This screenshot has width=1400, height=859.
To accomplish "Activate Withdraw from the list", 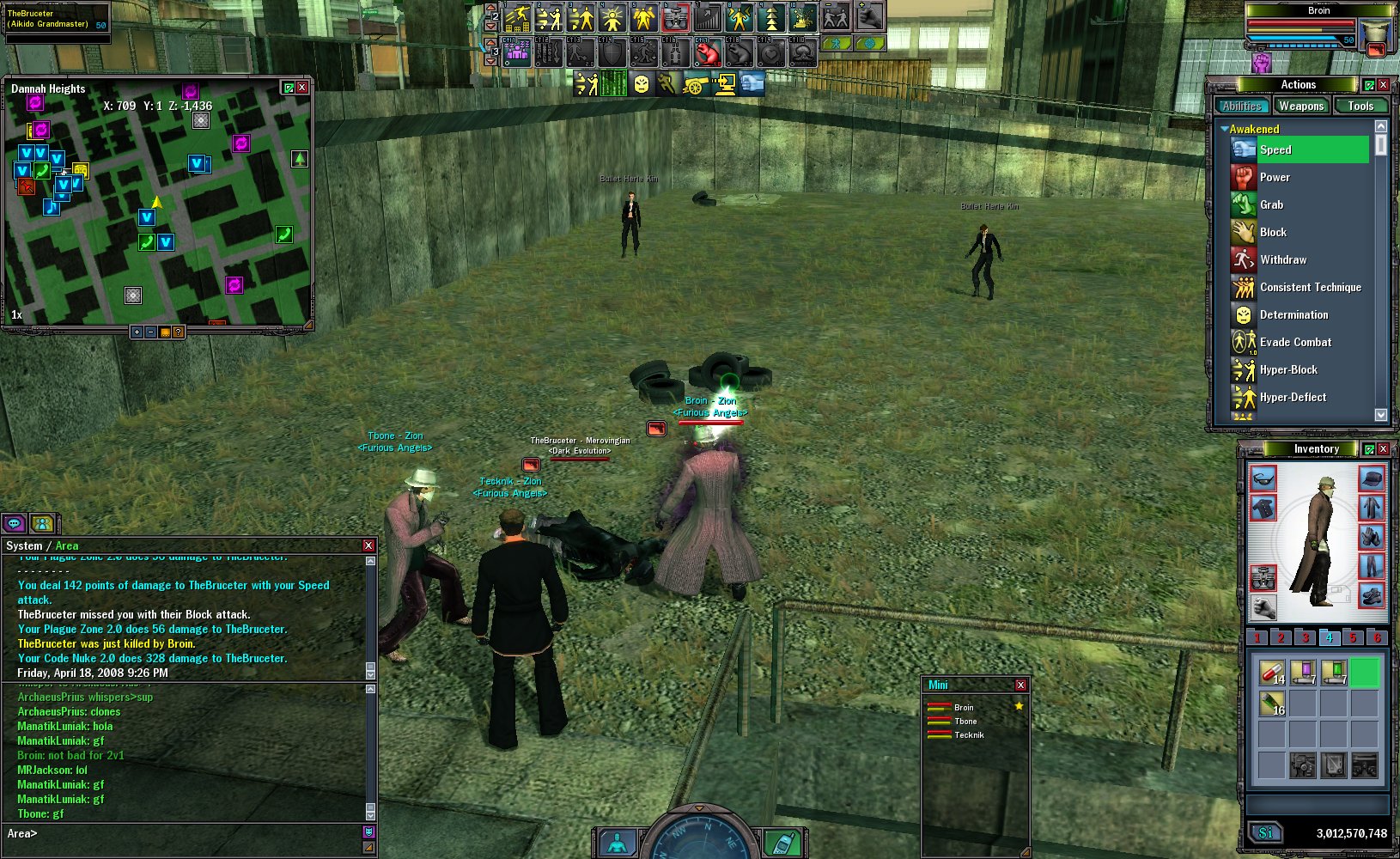I will (x=1282, y=259).
